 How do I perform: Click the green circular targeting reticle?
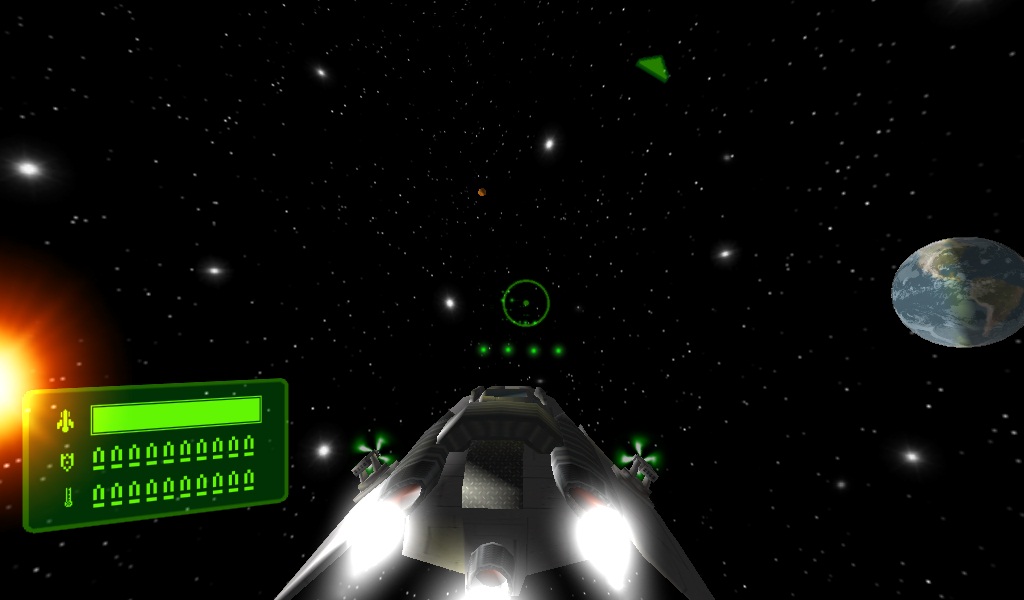(x=526, y=302)
